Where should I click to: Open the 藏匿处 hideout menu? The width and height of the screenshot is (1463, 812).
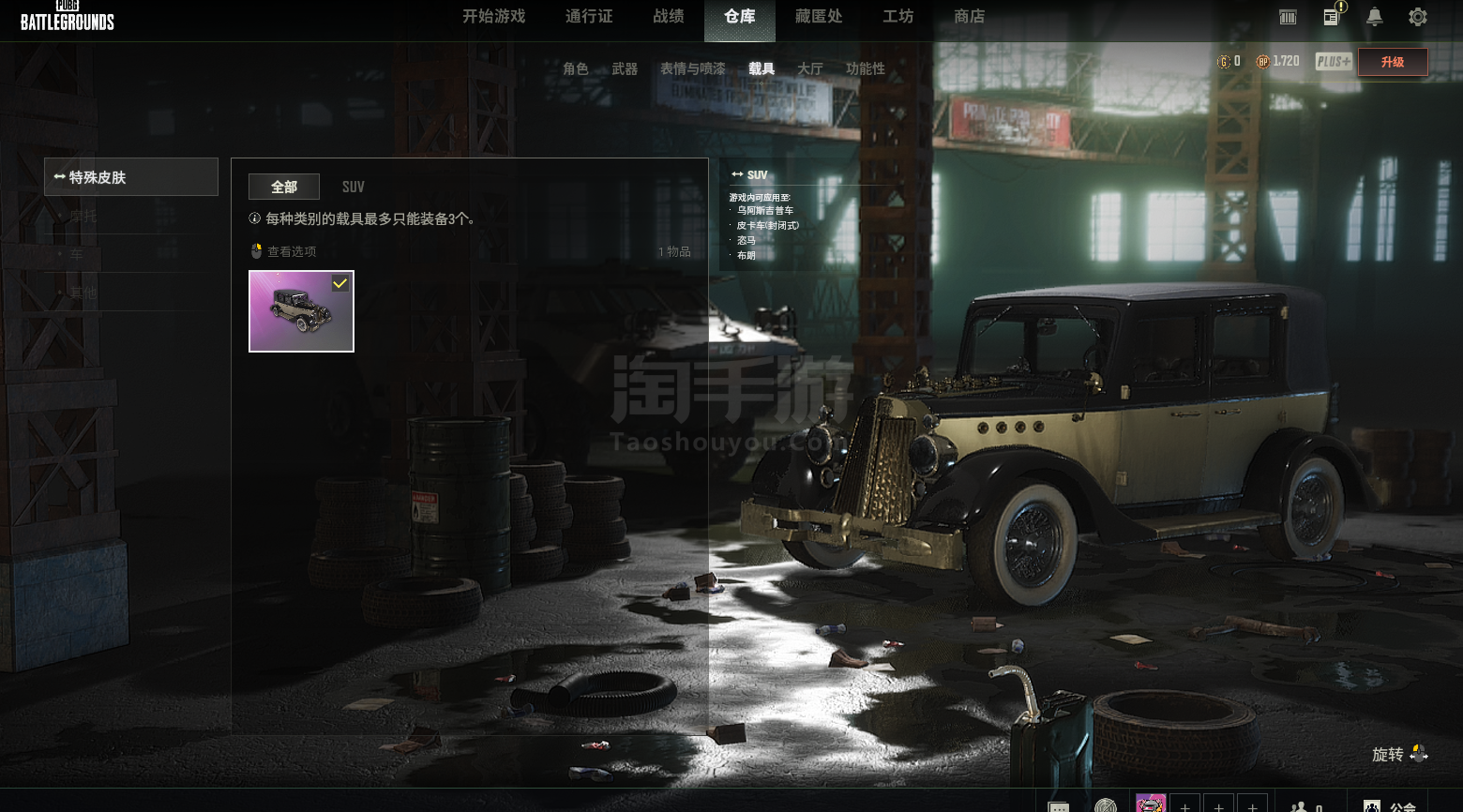[x=819, y=17]
